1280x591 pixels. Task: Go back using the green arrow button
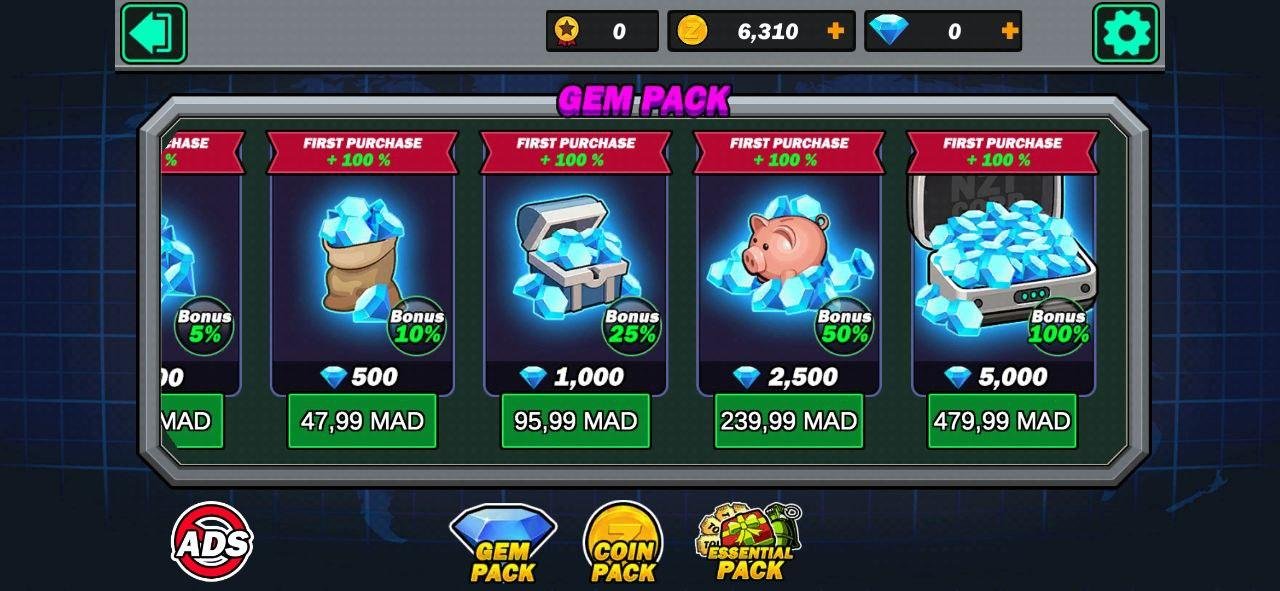(153, 33)
